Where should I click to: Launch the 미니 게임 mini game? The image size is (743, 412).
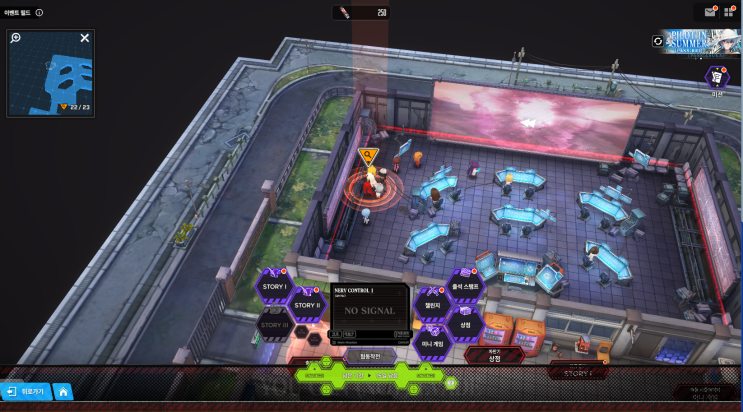(x=433, y=343)
